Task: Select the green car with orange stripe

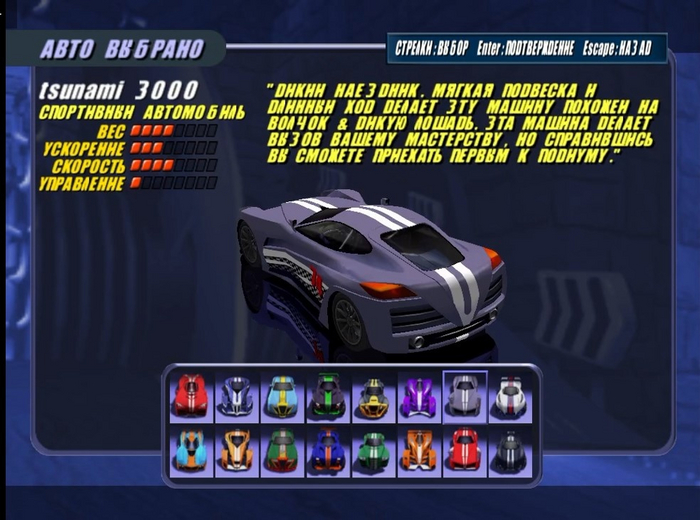Action: 282,450
